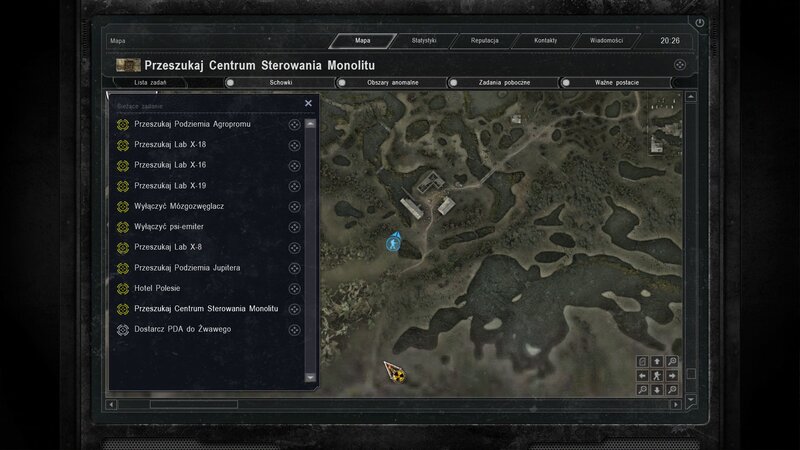Pan the map to the left
The image size is (800, 450).
[x=642, y=375]
